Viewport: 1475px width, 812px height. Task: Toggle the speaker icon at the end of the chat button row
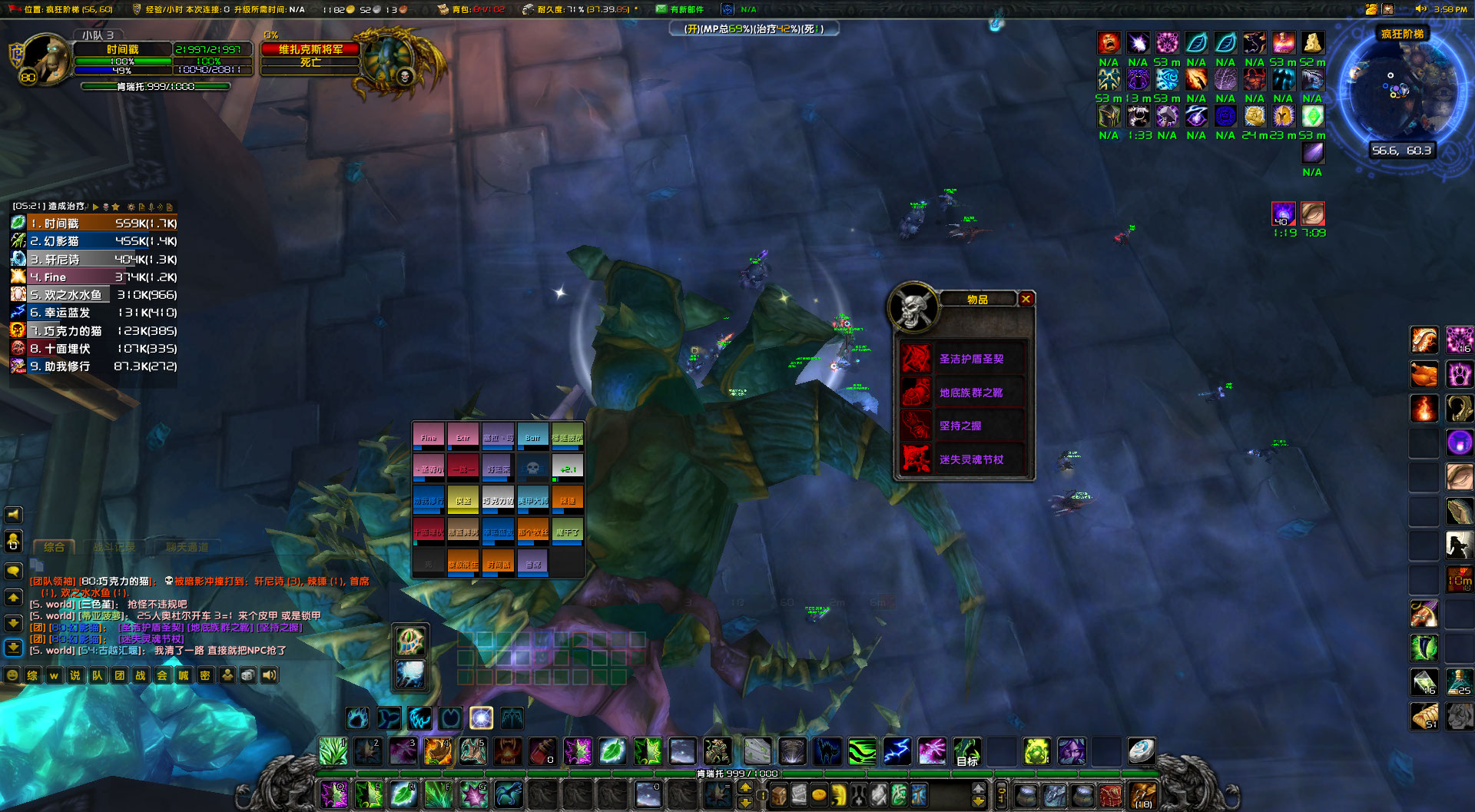[269, 676]
